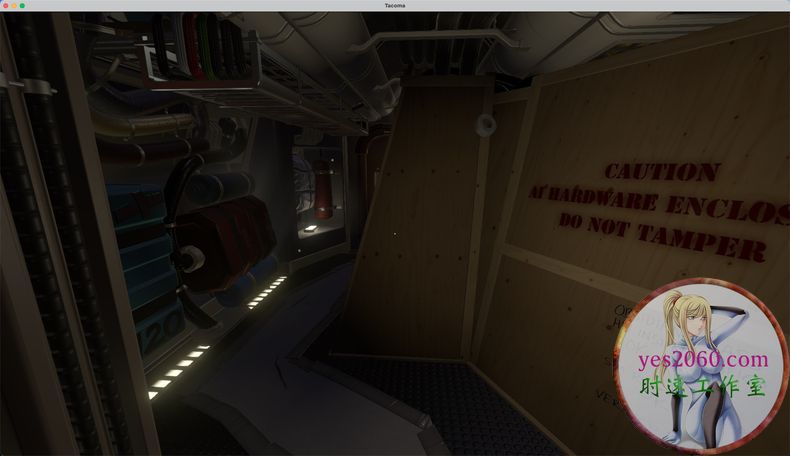The width and height of the screenshot is (790, 456).
Task: Minimize the Tacoma window
Action: coord(14,6)
